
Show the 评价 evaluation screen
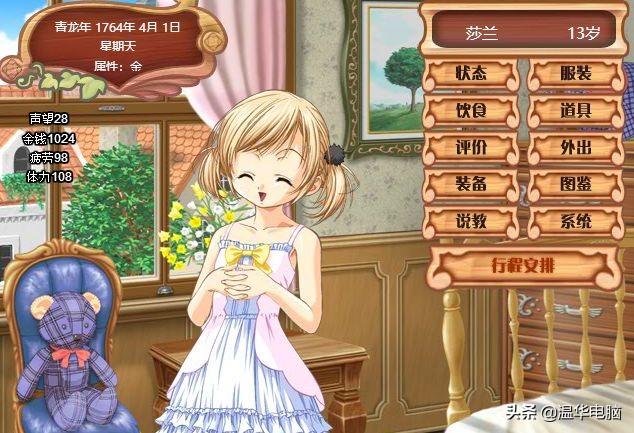[x=471, y=148]
